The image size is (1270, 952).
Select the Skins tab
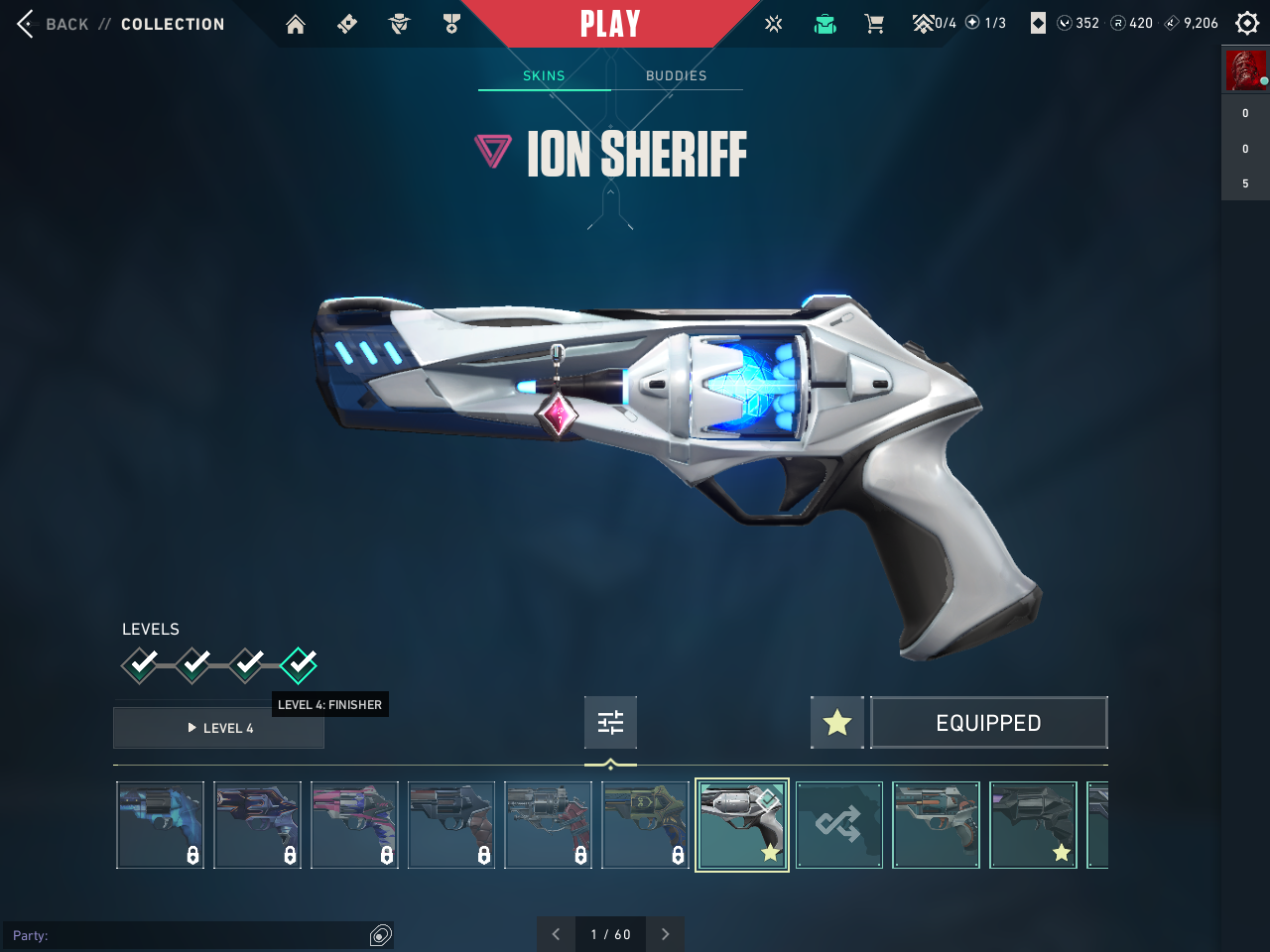pos(544,75)
